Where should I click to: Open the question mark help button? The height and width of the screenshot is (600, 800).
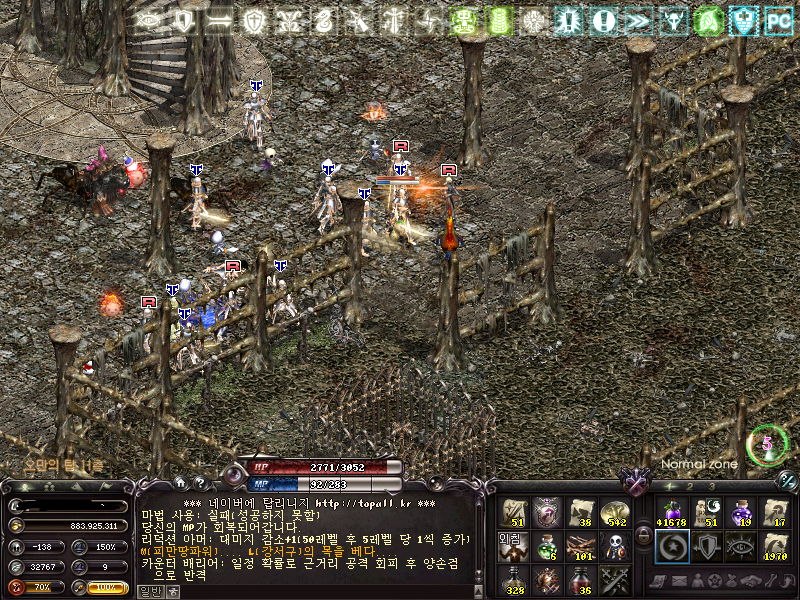coord(198,483)
